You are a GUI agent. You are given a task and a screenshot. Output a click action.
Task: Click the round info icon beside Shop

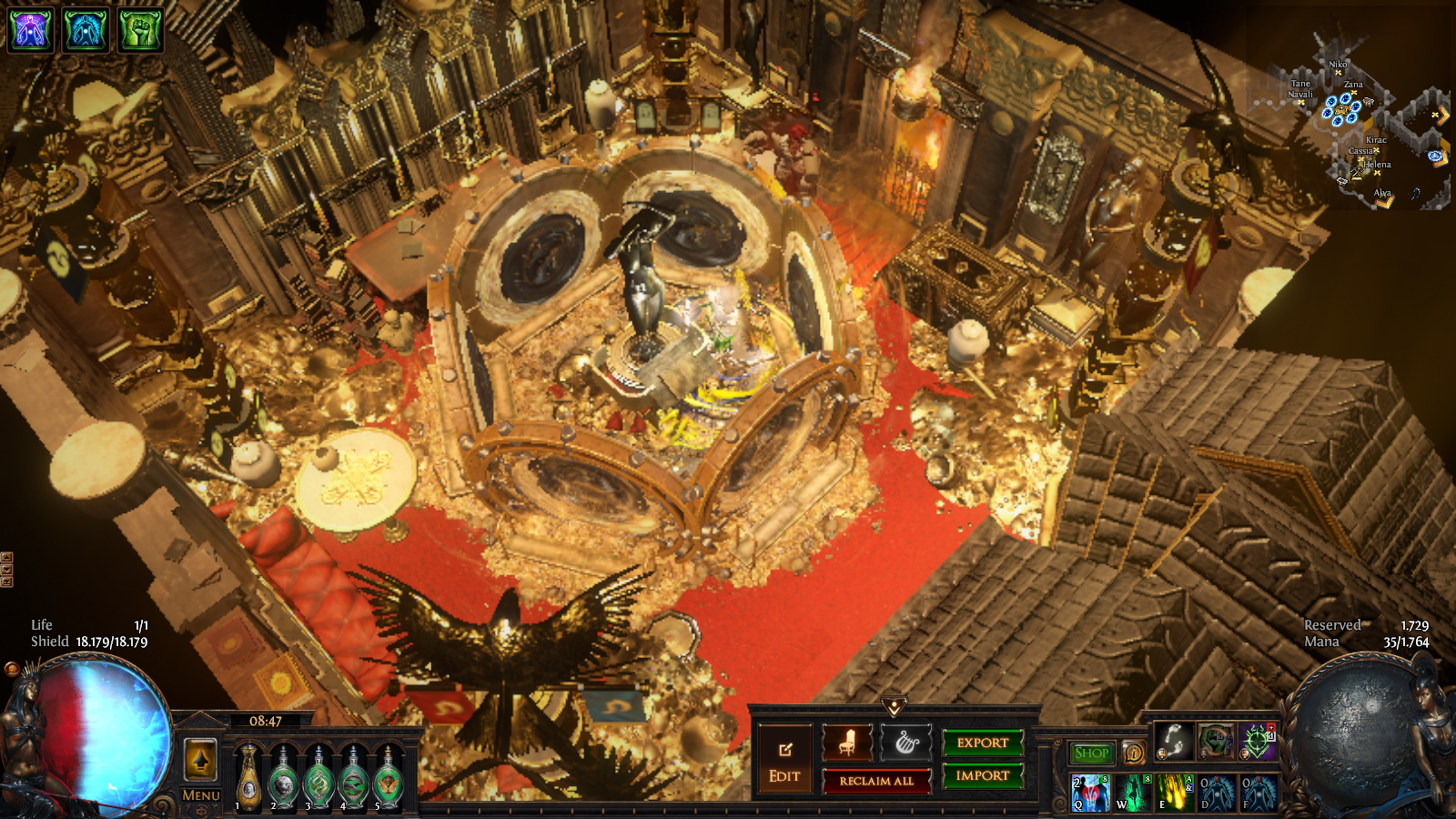click(x=1134, y=753)
